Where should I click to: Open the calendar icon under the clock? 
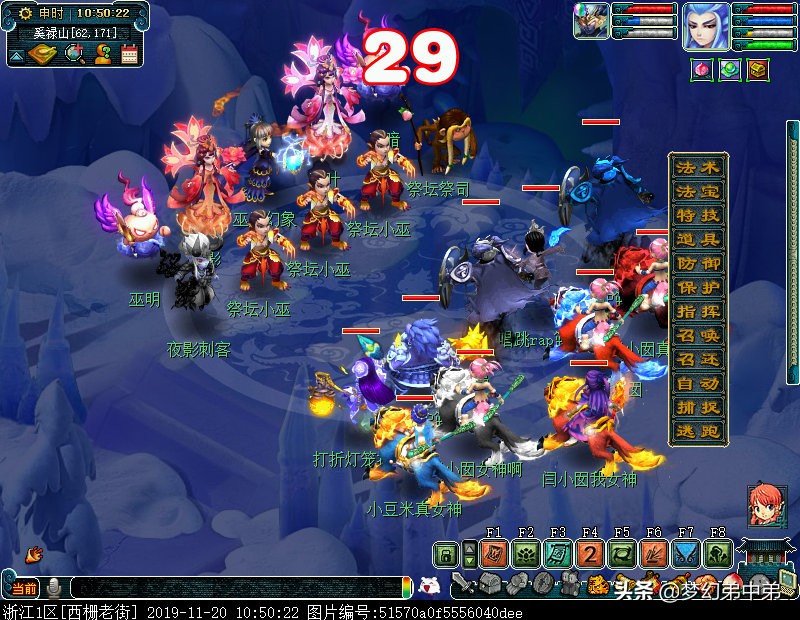[129, 54]
